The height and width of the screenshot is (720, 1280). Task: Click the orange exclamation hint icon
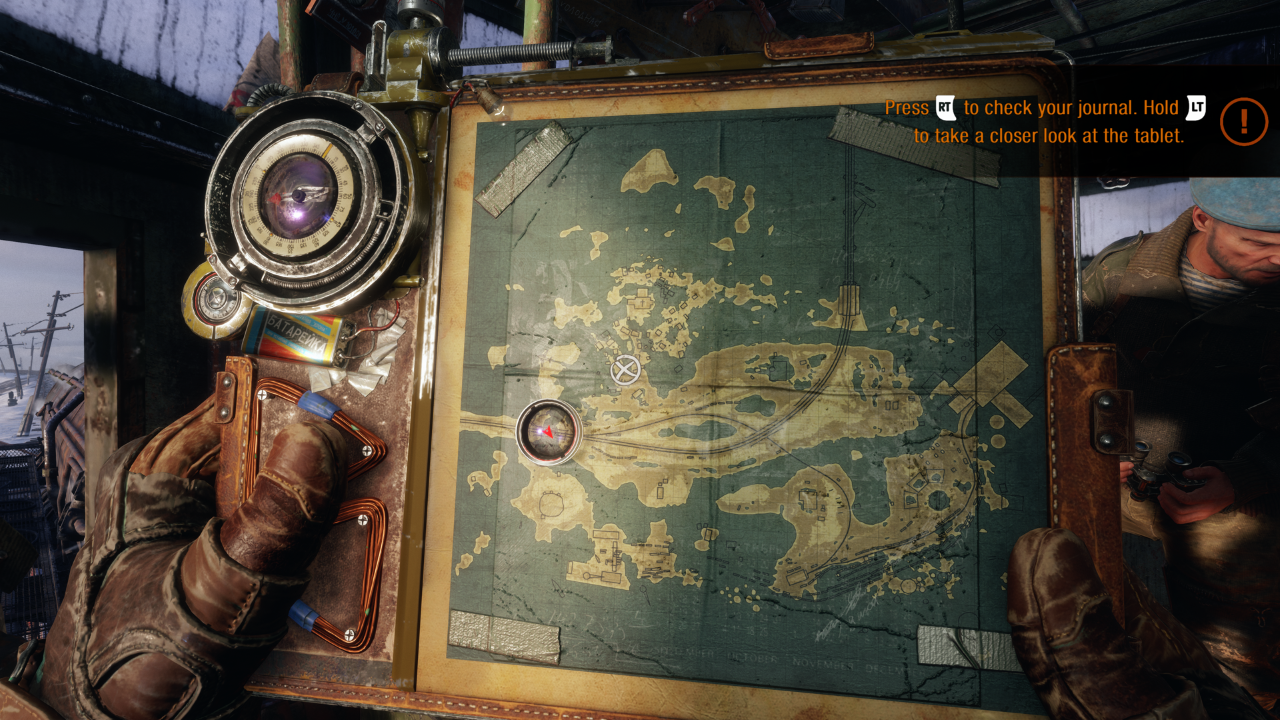(1244, 122)
